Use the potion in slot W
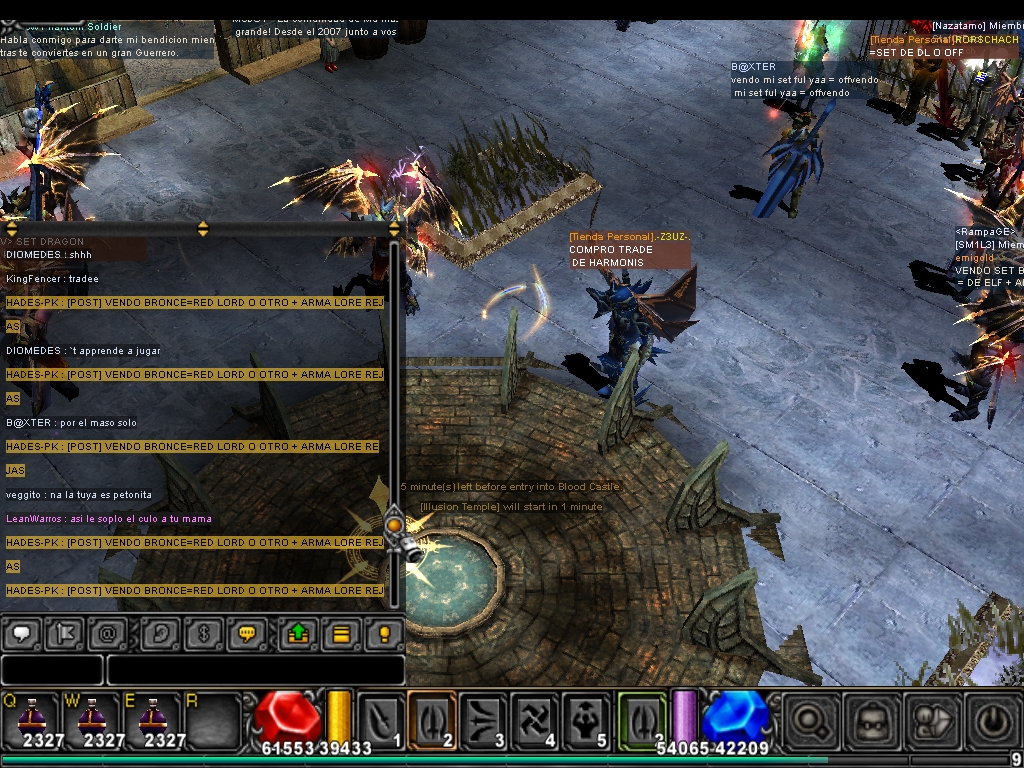This screenshot has height=768, width=1024. [x=92, y=719]
